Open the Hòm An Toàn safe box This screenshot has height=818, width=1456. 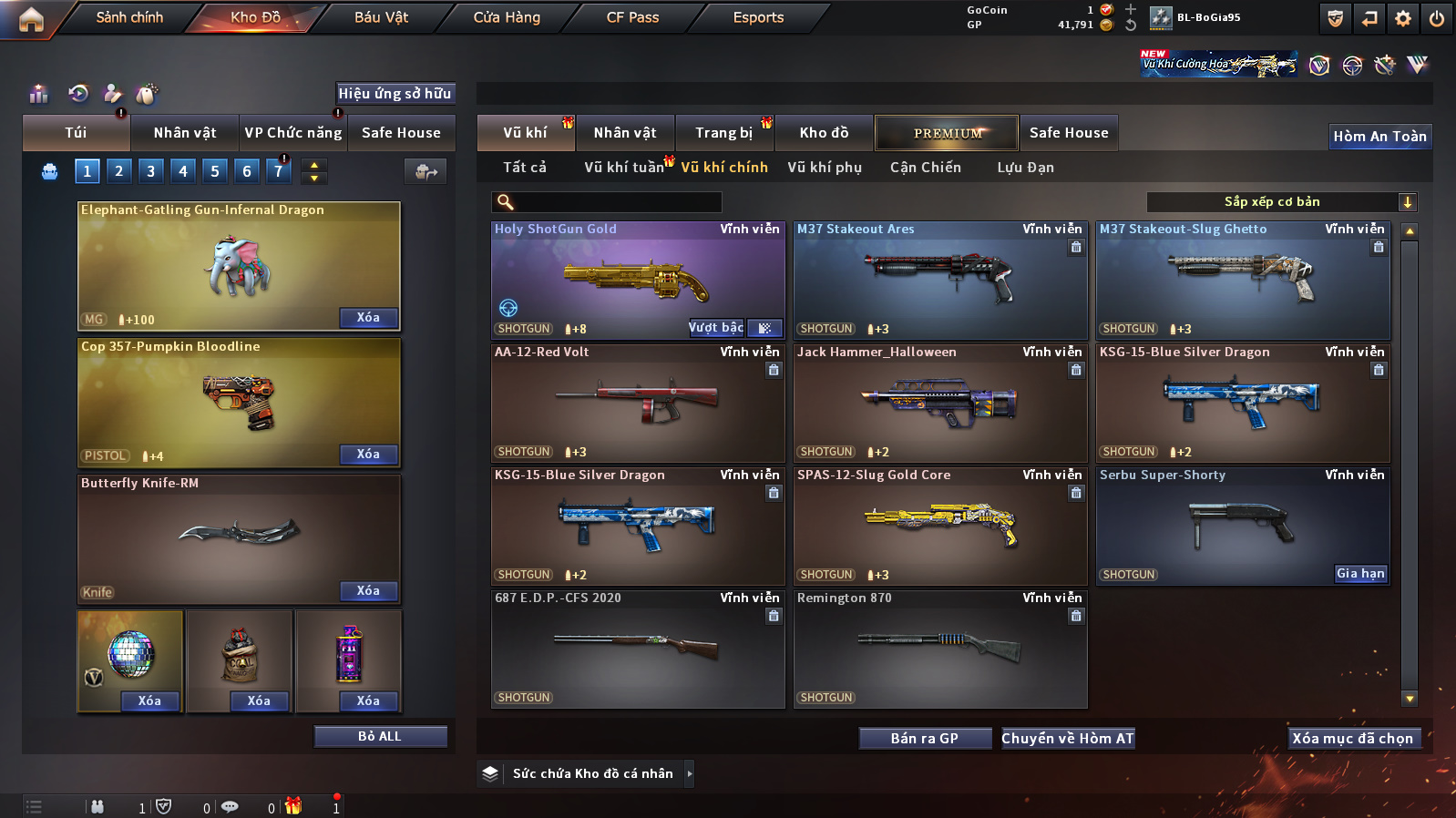click(x=1379, y=137)
